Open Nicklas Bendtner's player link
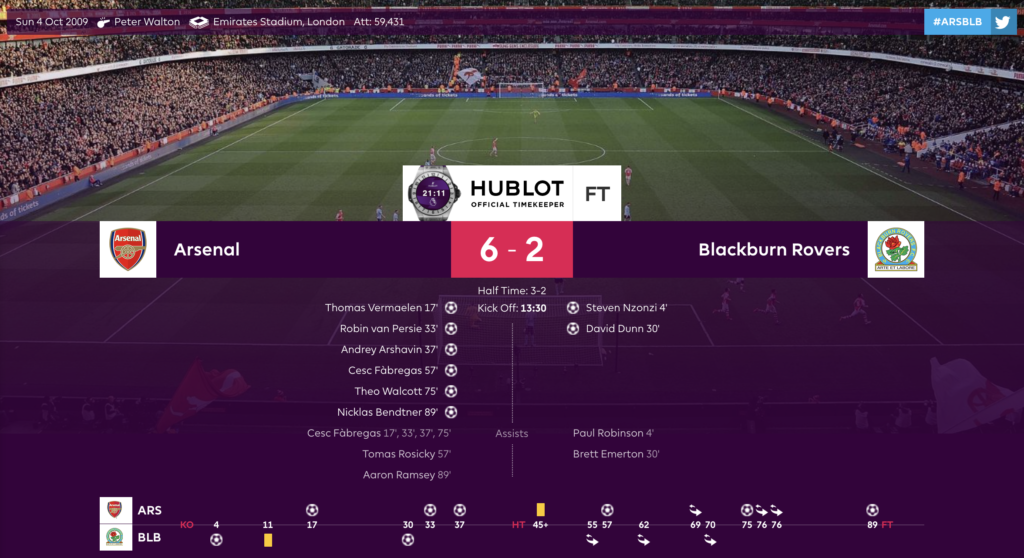The image size is (1024, 558). point(388,412)
